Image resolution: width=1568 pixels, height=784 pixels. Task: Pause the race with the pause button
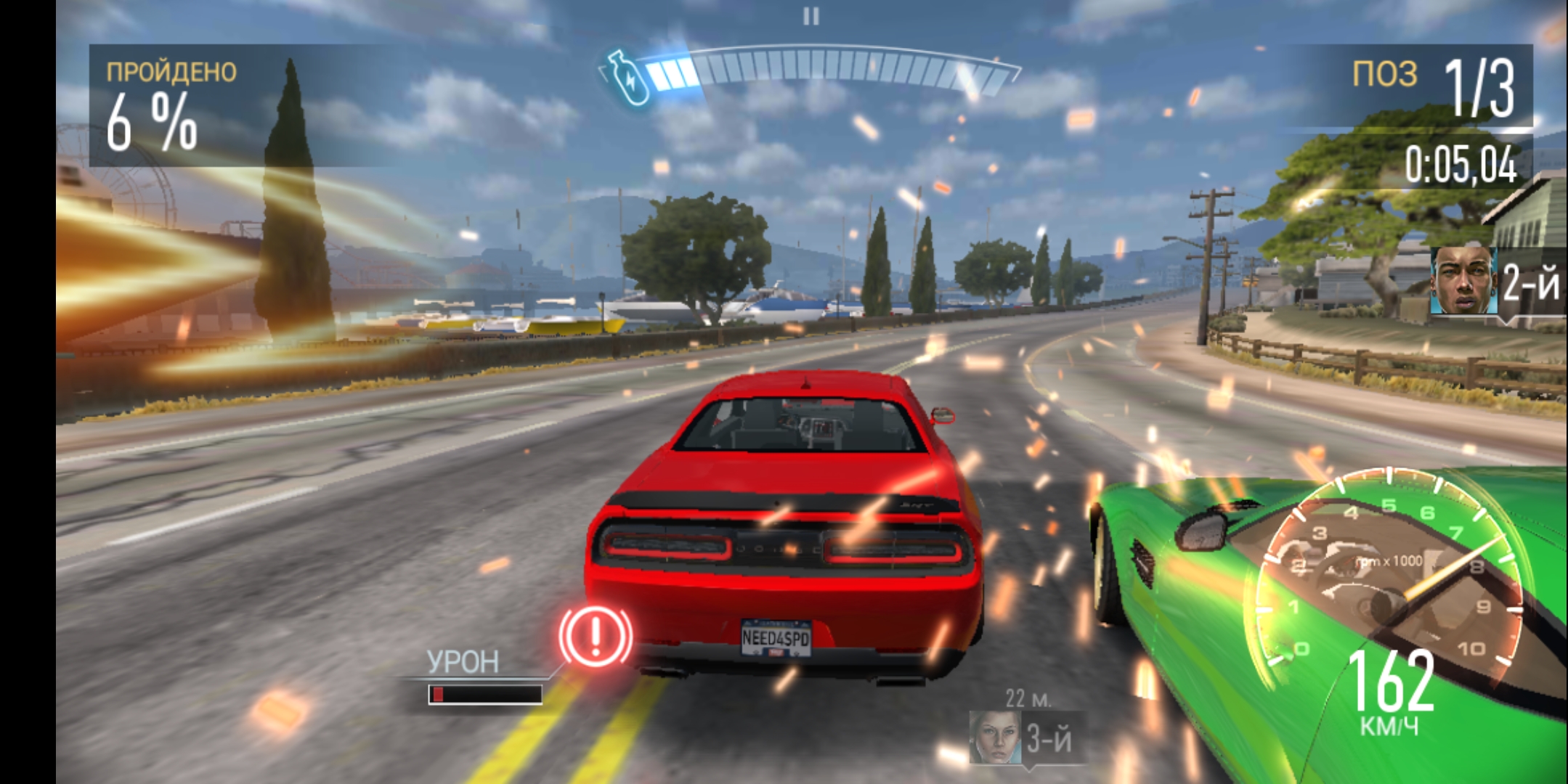pyautogui.click(x=811, y=16)
